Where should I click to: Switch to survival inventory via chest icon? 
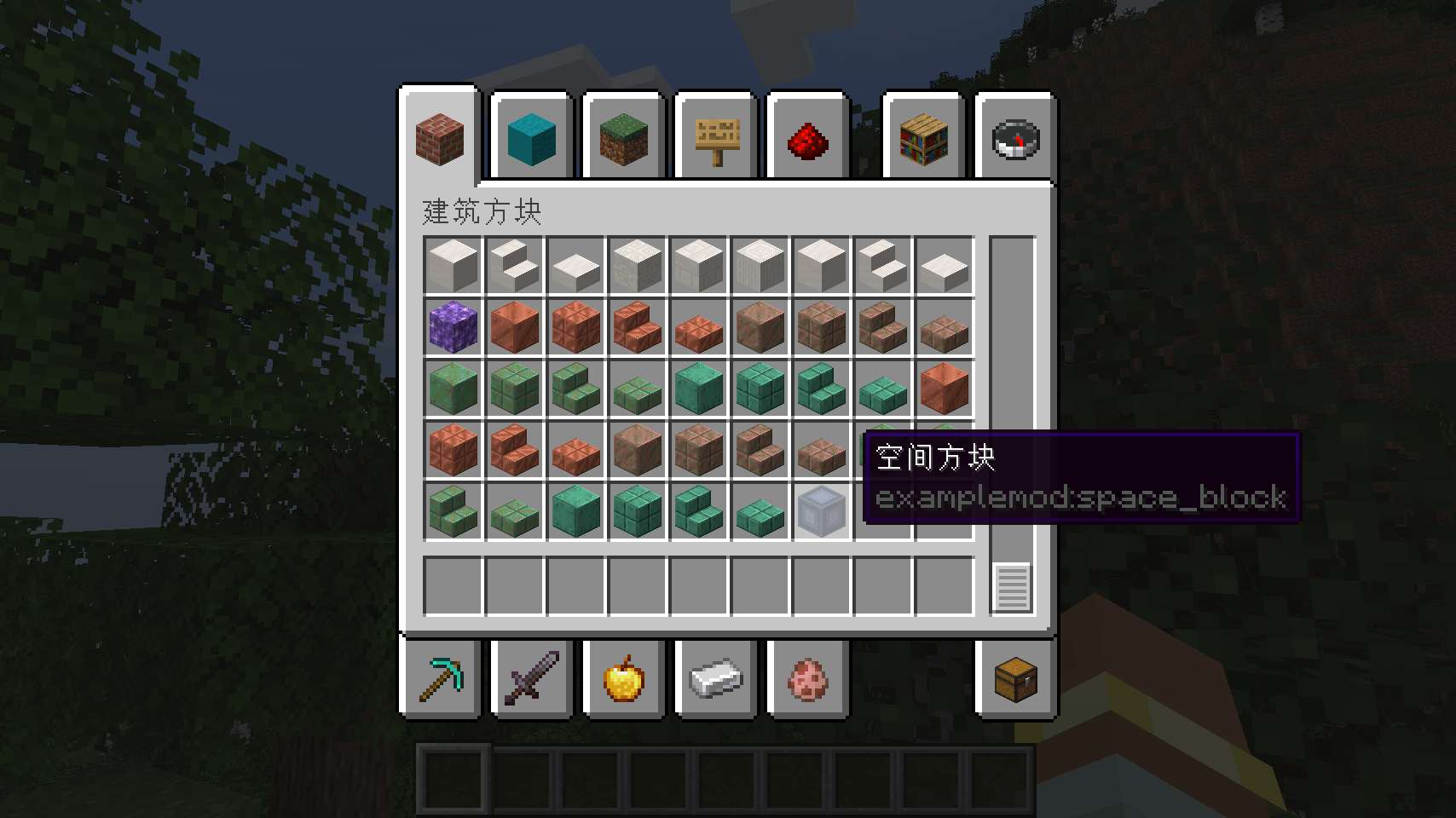(x=1015, y=679)
